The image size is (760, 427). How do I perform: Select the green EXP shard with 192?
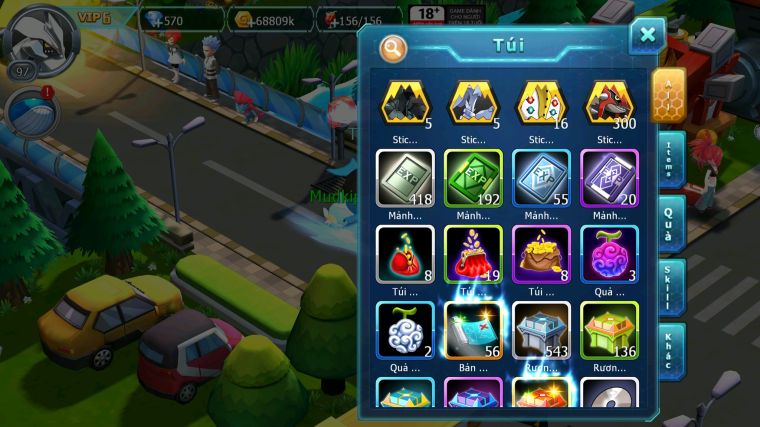[x=473, y=179]
